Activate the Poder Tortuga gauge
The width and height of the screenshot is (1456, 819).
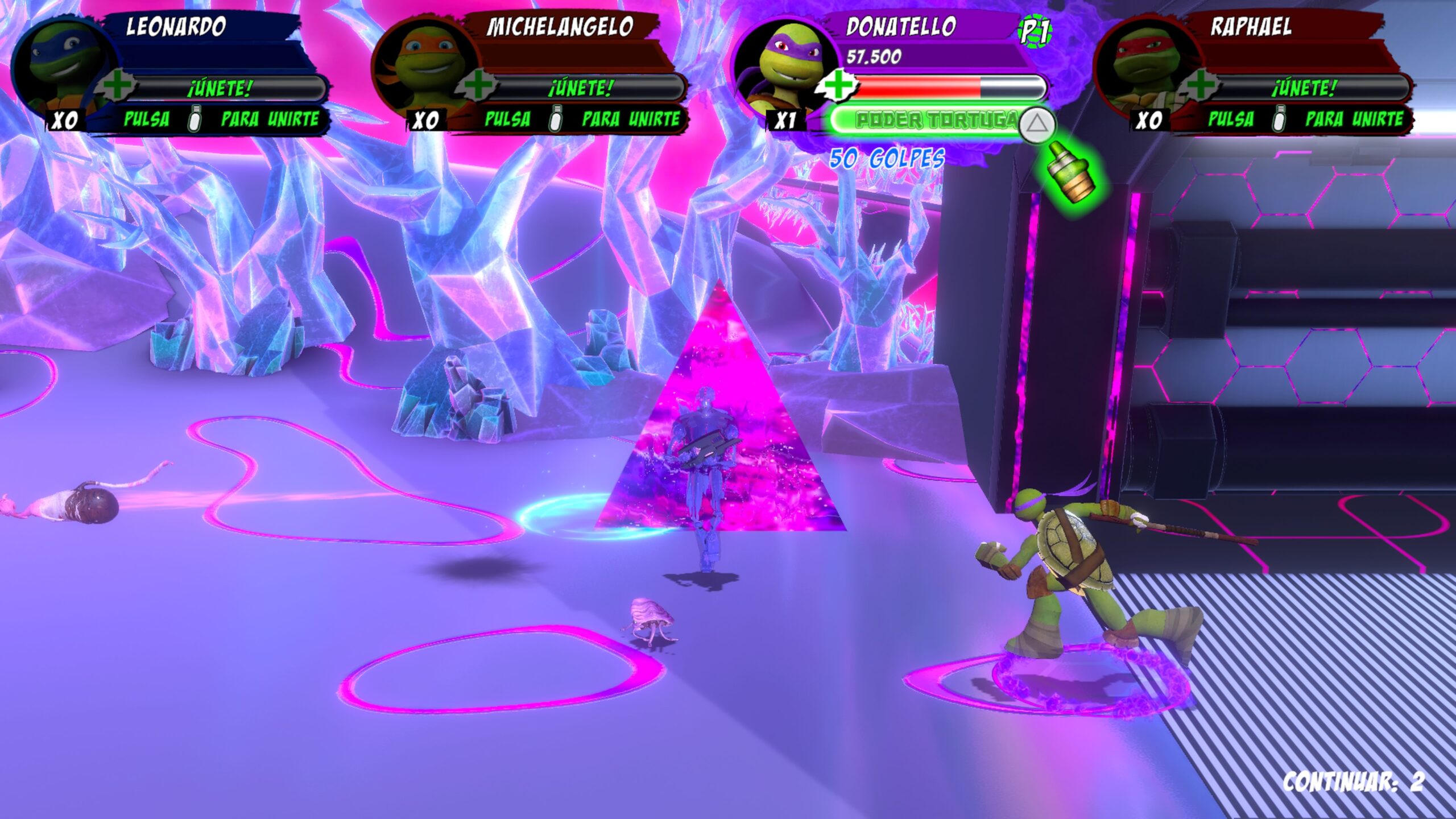[933, 120]
